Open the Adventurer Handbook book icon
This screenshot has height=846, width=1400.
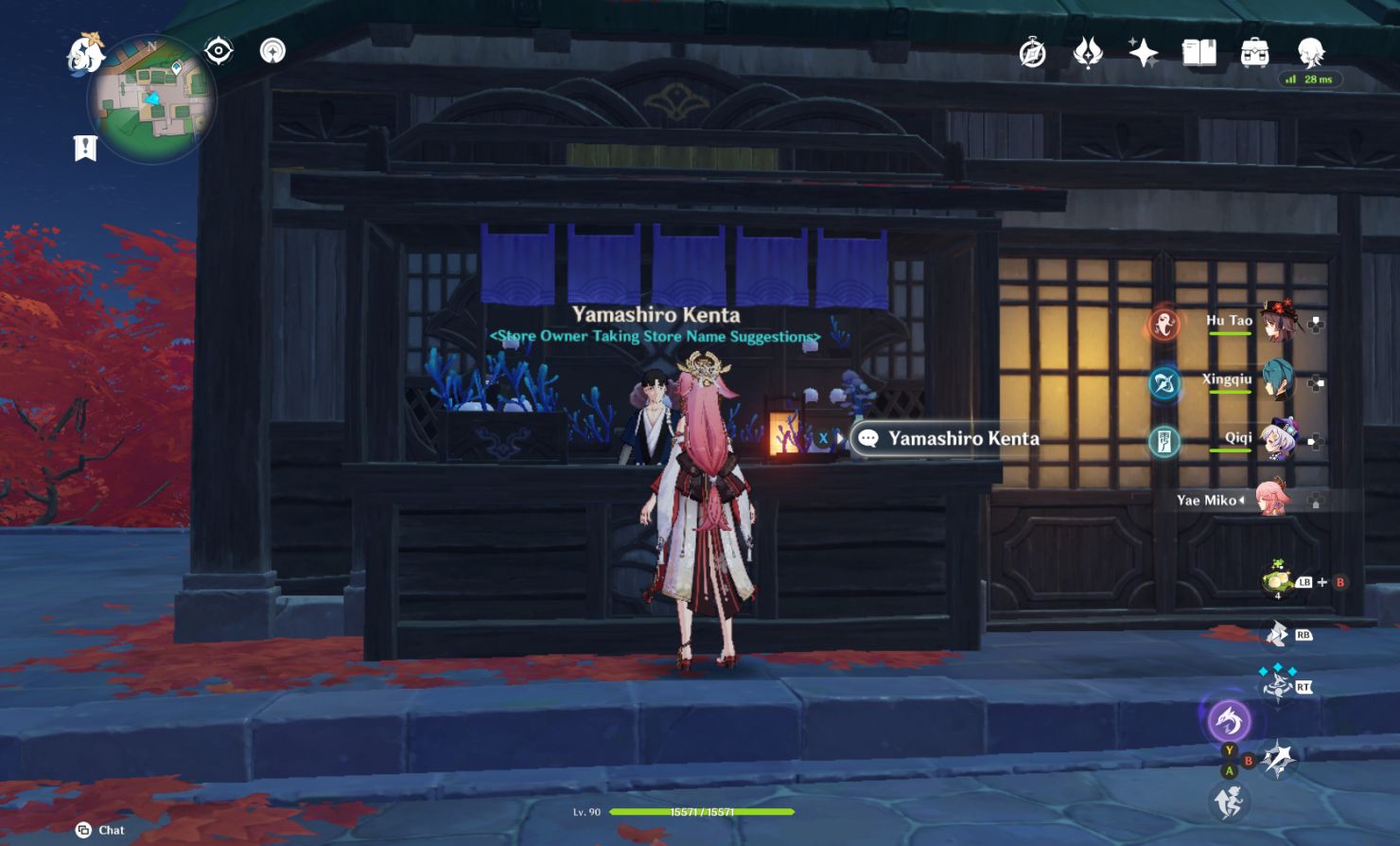pos(1197,53)
